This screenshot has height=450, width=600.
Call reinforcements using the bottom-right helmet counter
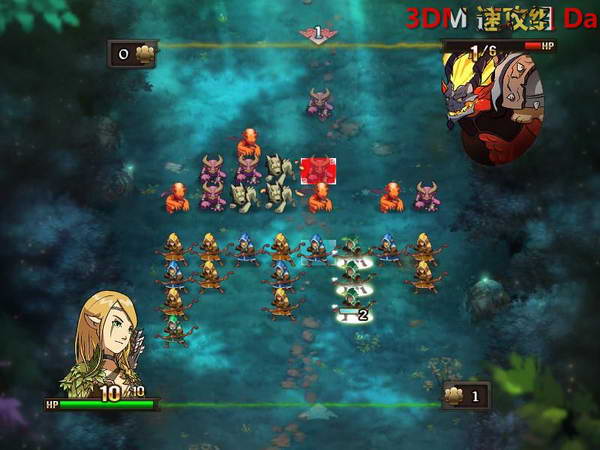pyautogui.click(x=465, y=396)
